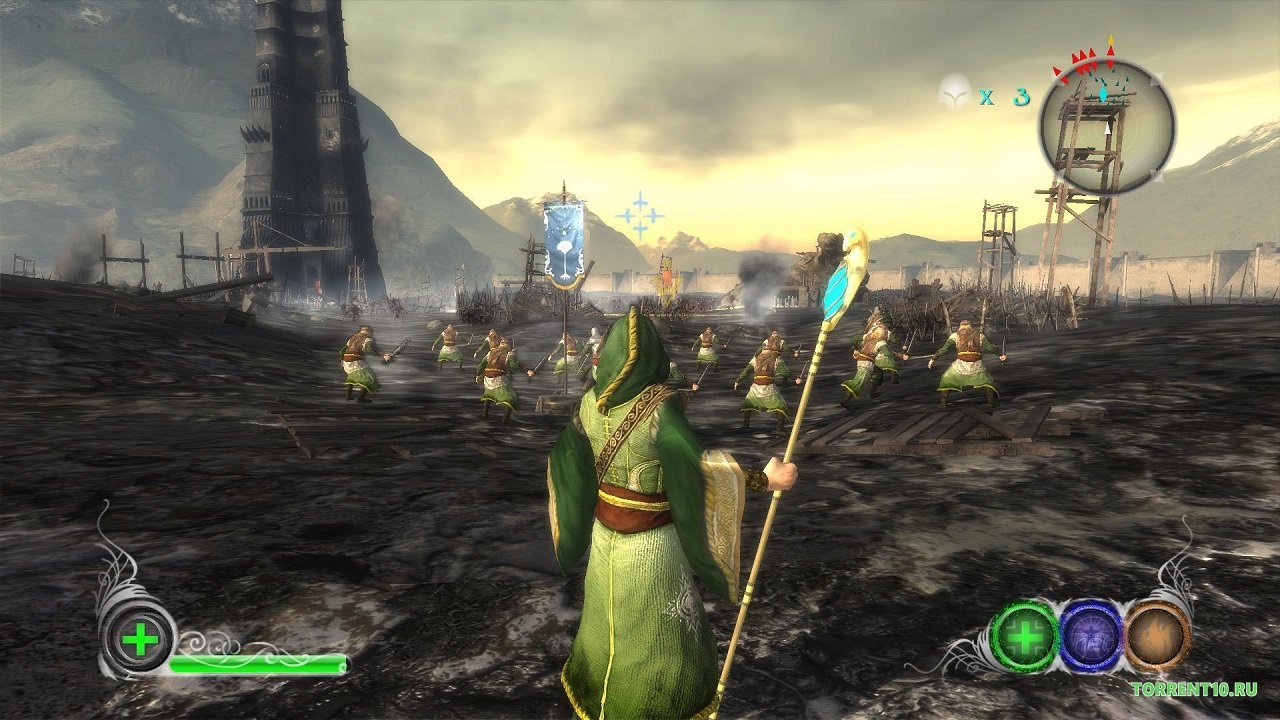Click the cyan diamond marker on the minimap
The height and width of the screenshot is (720, 1280).
1102,93
